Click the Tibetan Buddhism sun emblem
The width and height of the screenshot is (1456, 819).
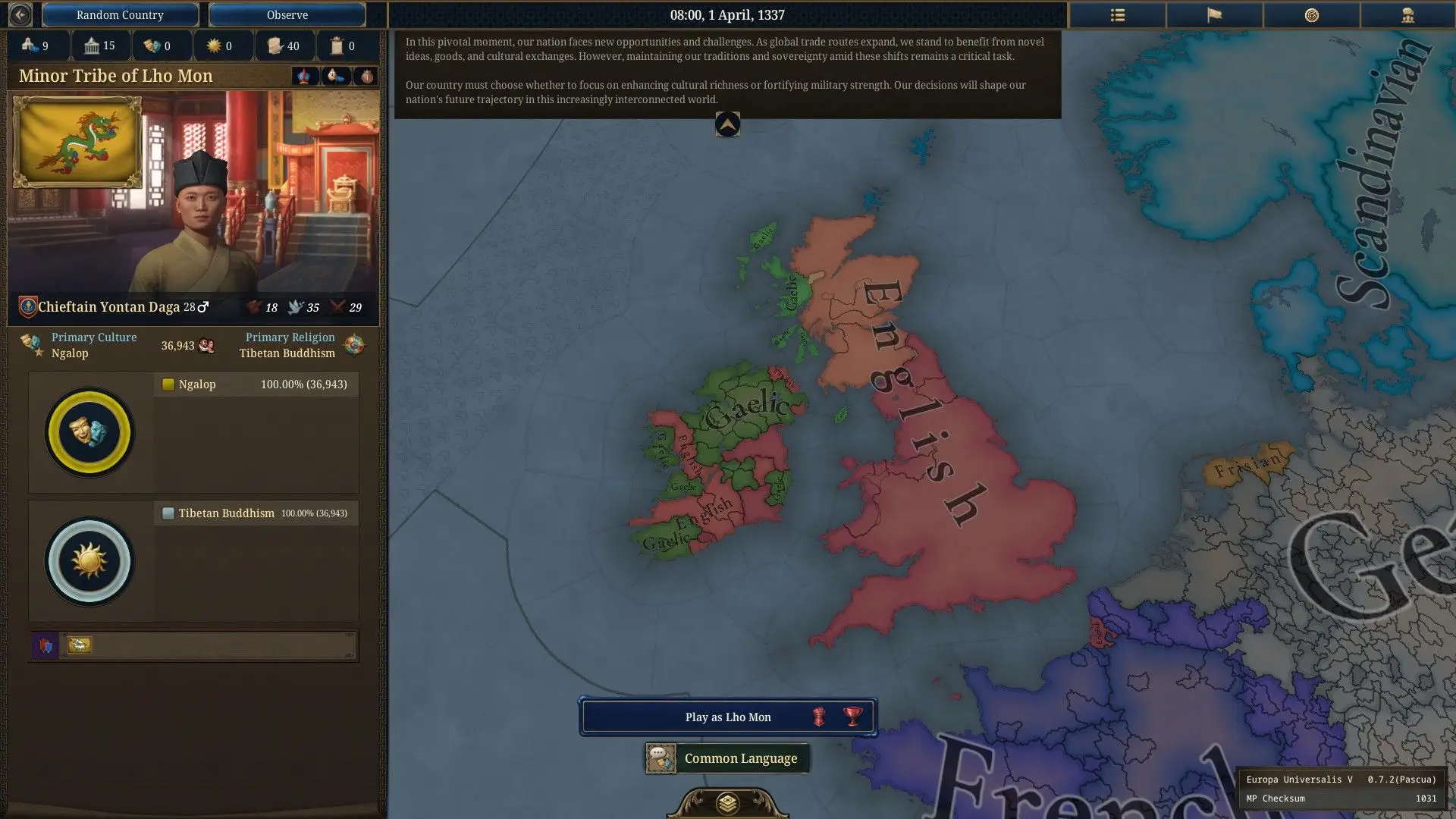[x=89, y=561]
